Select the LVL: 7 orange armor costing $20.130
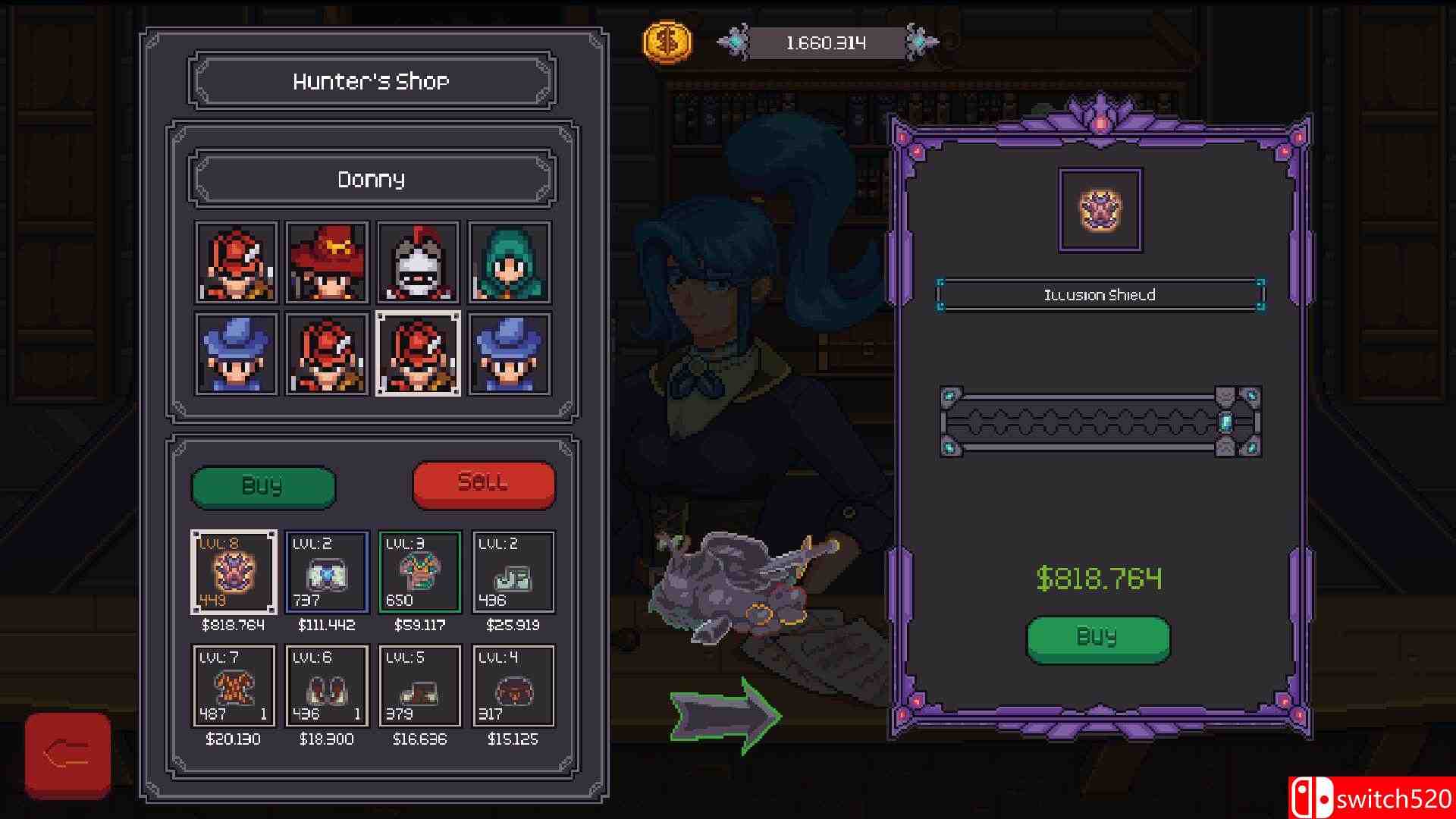 click(x=234, y=685)
